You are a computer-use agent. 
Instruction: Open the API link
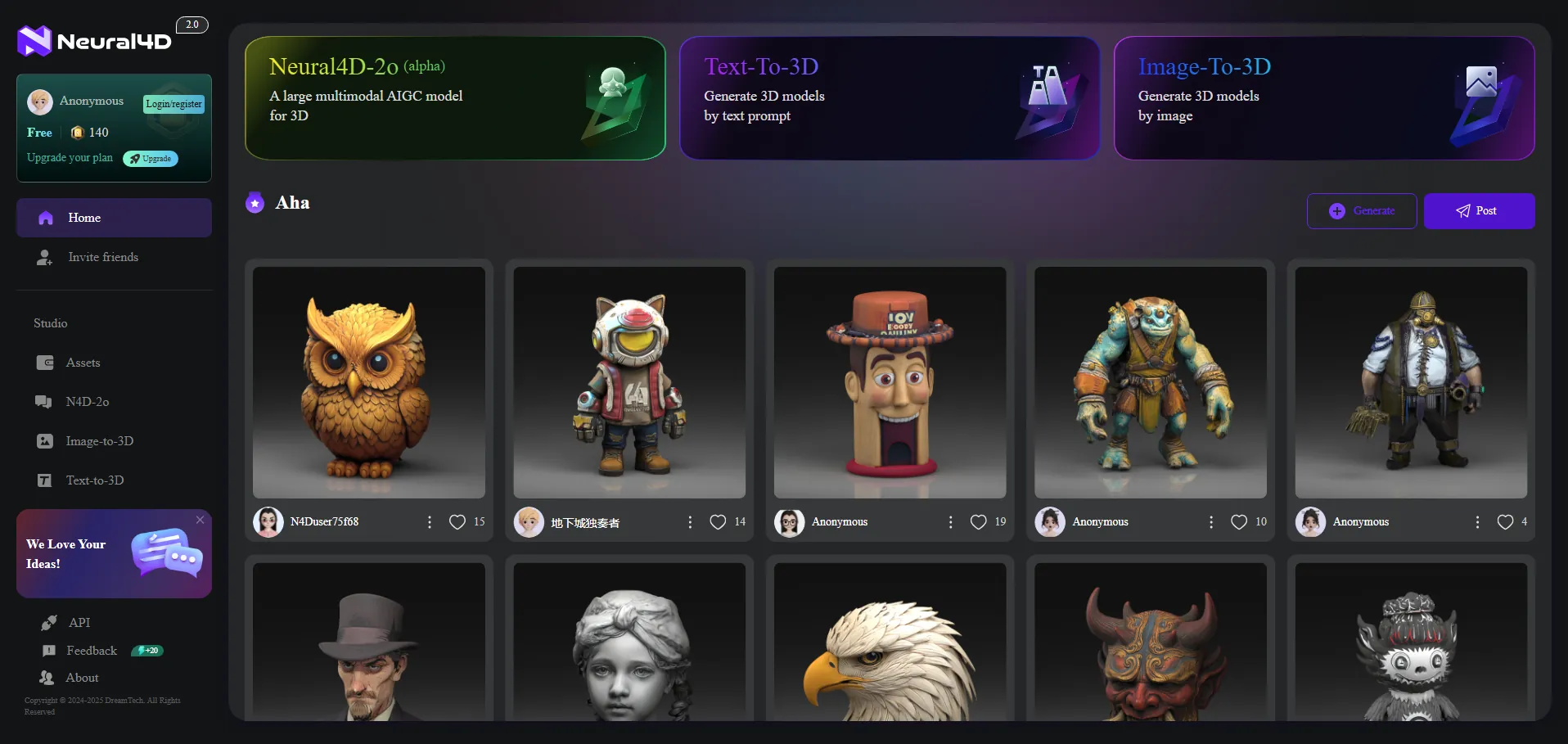(79, 623)
